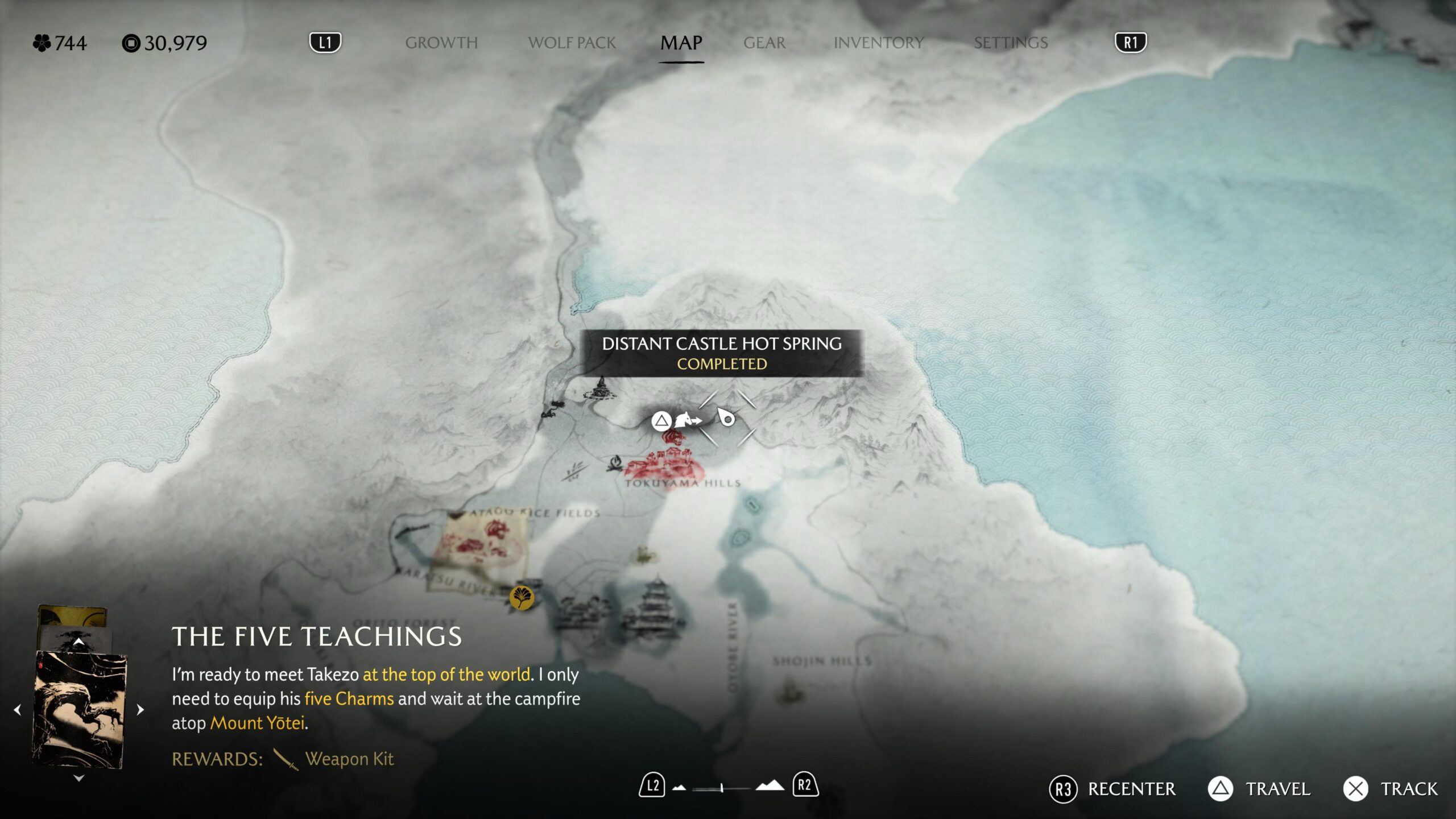Switch to the Growth tab
Screen dimensions: 1456x819
coord(441,43)
